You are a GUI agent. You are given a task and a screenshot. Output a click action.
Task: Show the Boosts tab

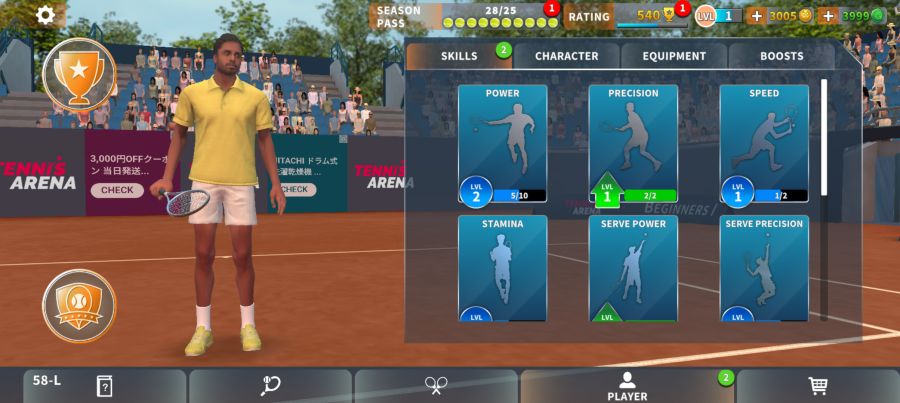pyautogui.click(x=781, y=56)
